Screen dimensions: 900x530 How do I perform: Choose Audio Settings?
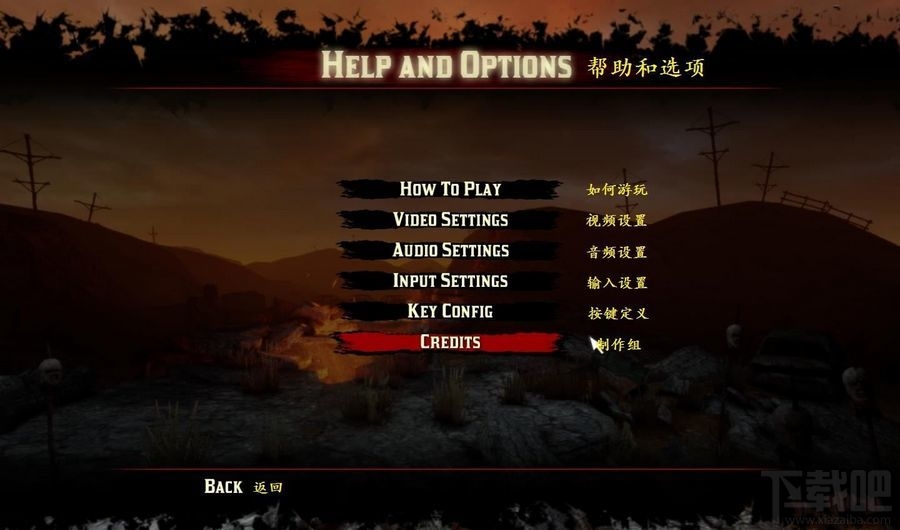click(x=450, y=250)
